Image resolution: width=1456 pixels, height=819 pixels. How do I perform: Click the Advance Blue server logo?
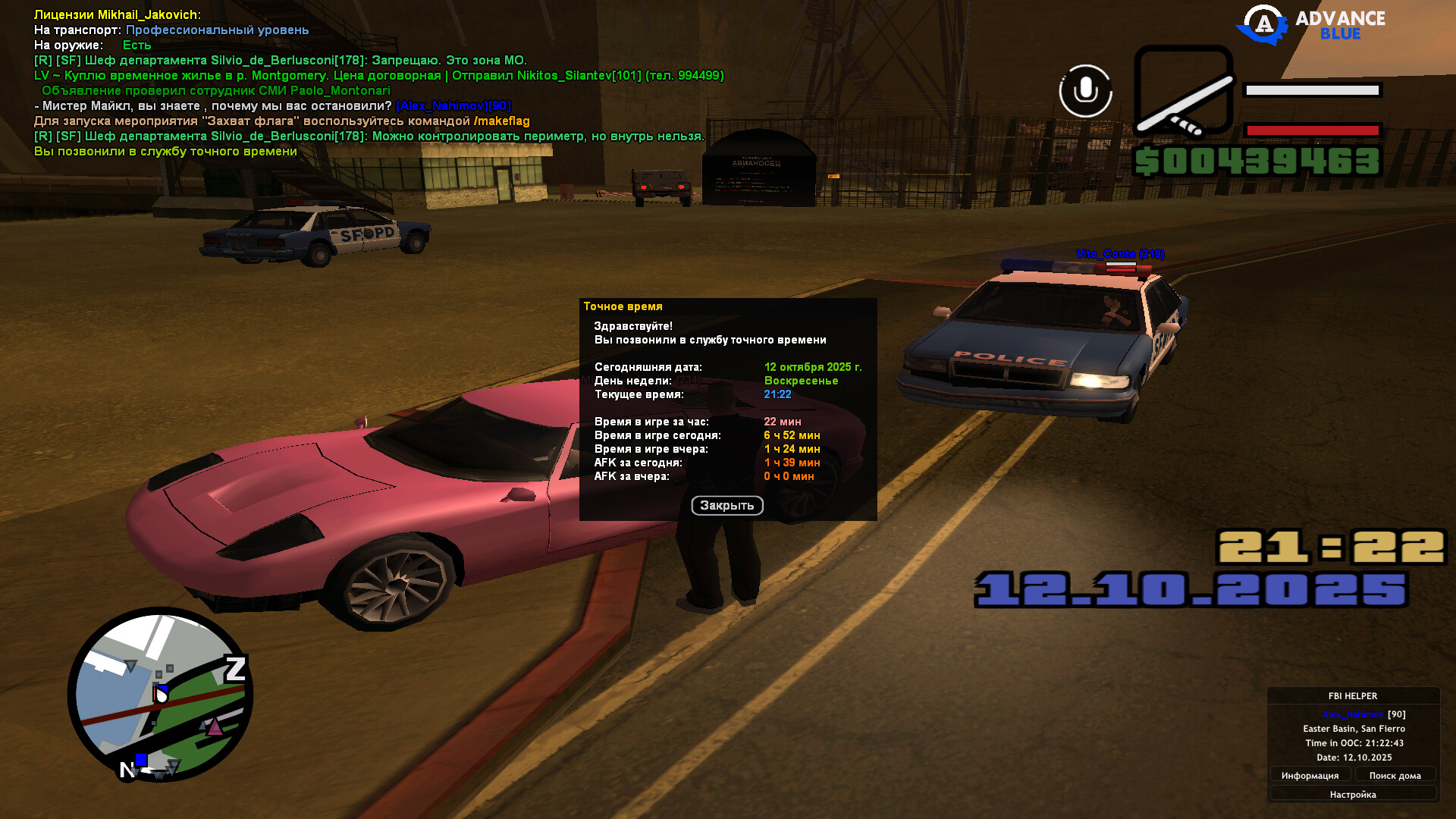point(1311,25)
